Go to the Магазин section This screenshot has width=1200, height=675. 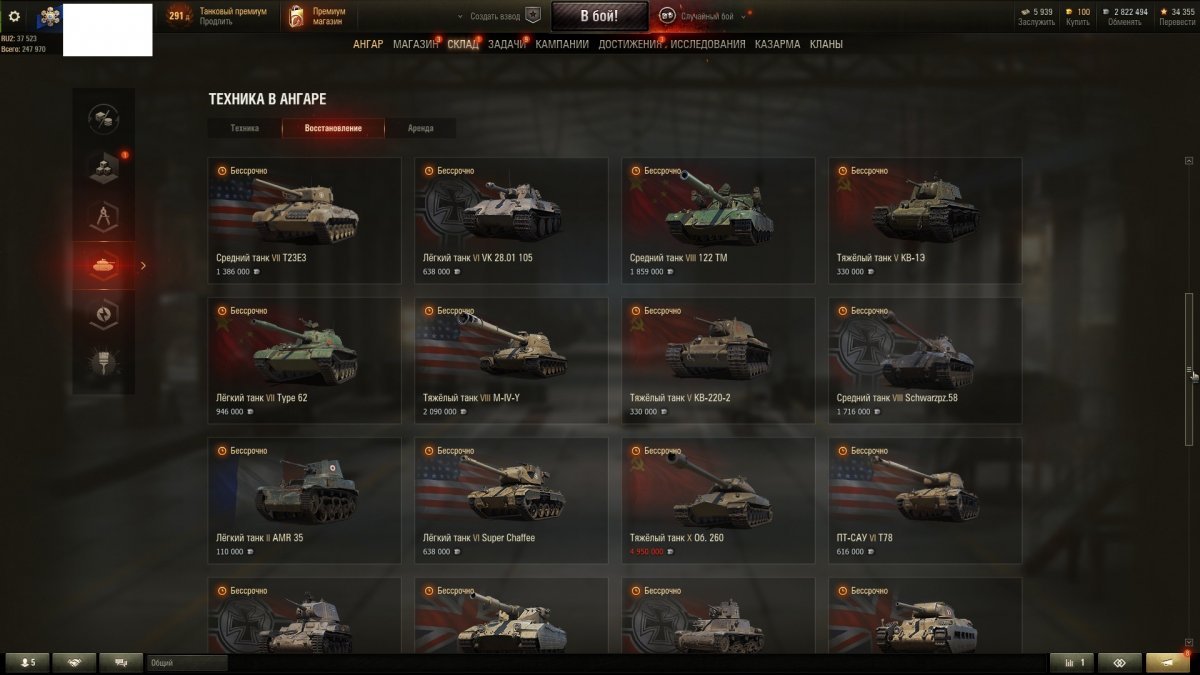(415, 44)
